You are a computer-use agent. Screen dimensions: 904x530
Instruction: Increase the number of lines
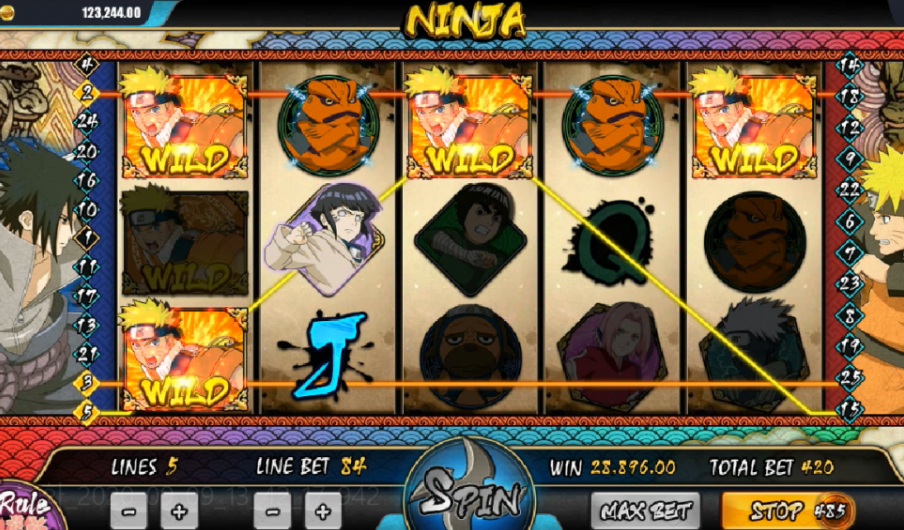(x=178, y=510)
